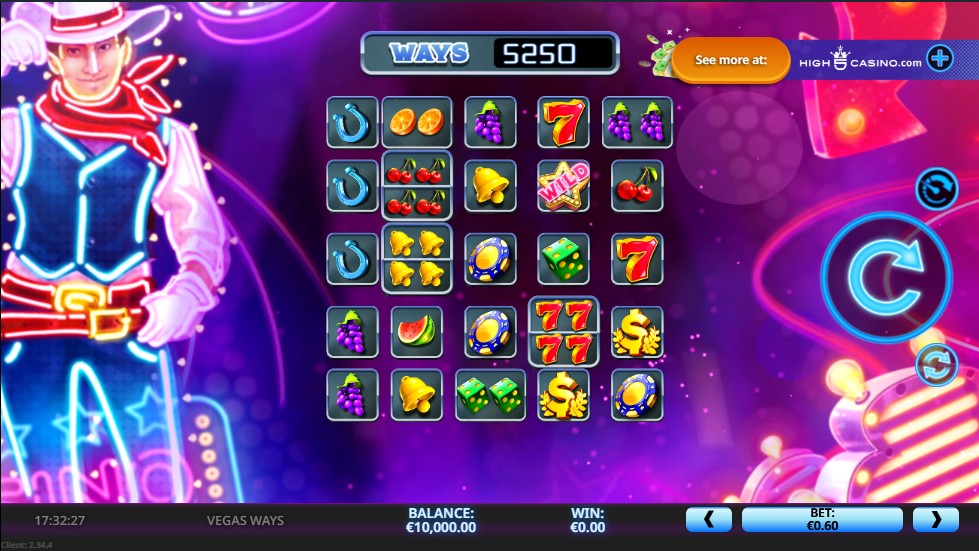Click the blue plus icon beside HighCasino.com
Image resolution: width=979 pixels, height=551 pixels.
940,59
